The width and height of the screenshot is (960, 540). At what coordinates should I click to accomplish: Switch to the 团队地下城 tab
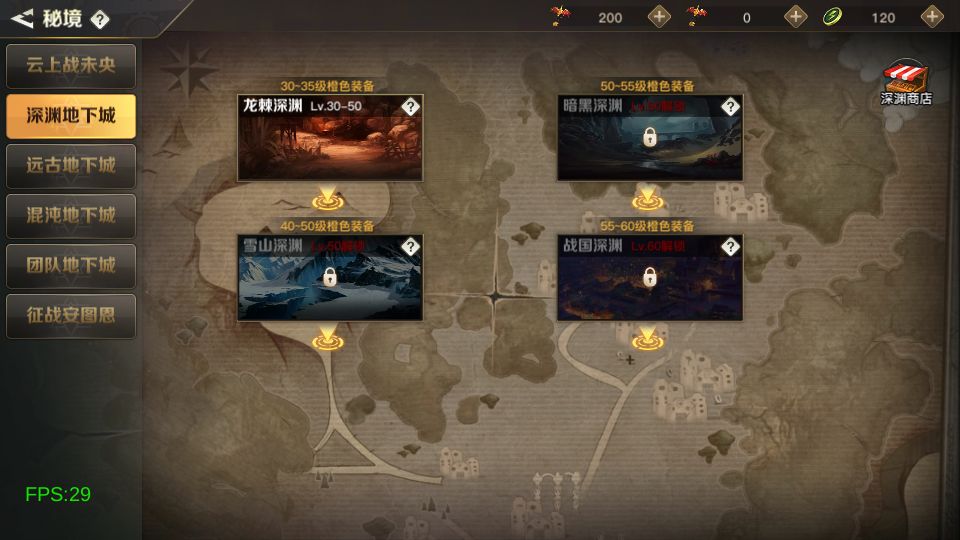(x=70, y=266)
